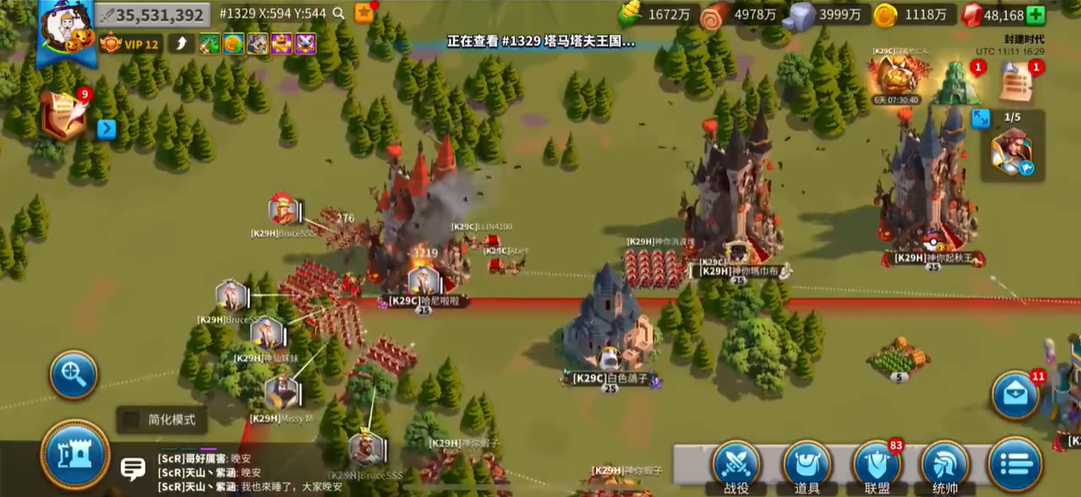Open the map search magnifier button
The width and height of the screenshot is (1081, 497).
coord(74,375)
